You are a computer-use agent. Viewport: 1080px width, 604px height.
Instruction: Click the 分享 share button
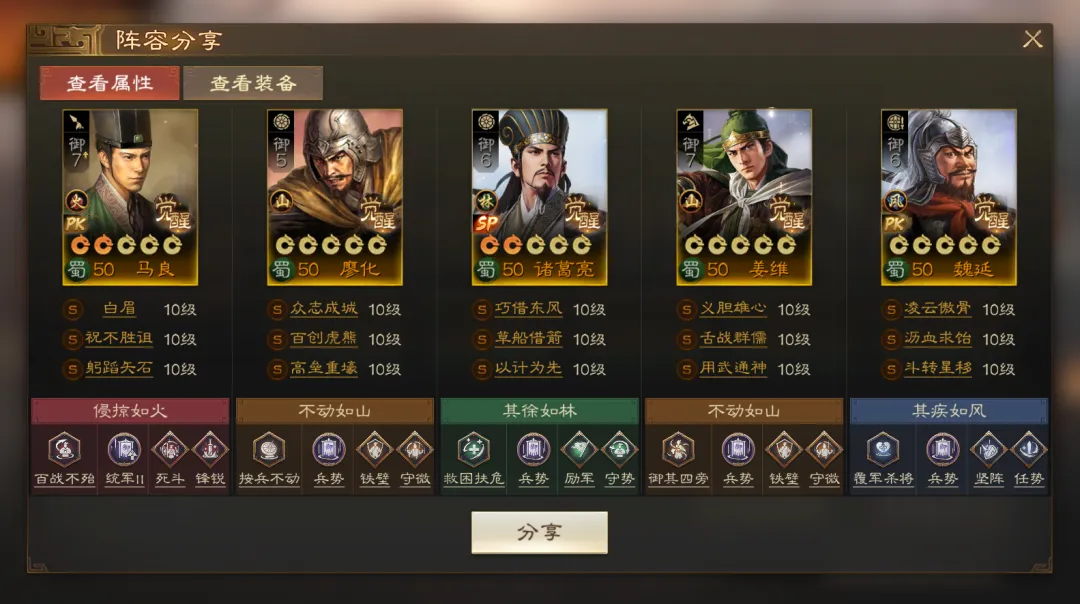(x=539, y=532)
